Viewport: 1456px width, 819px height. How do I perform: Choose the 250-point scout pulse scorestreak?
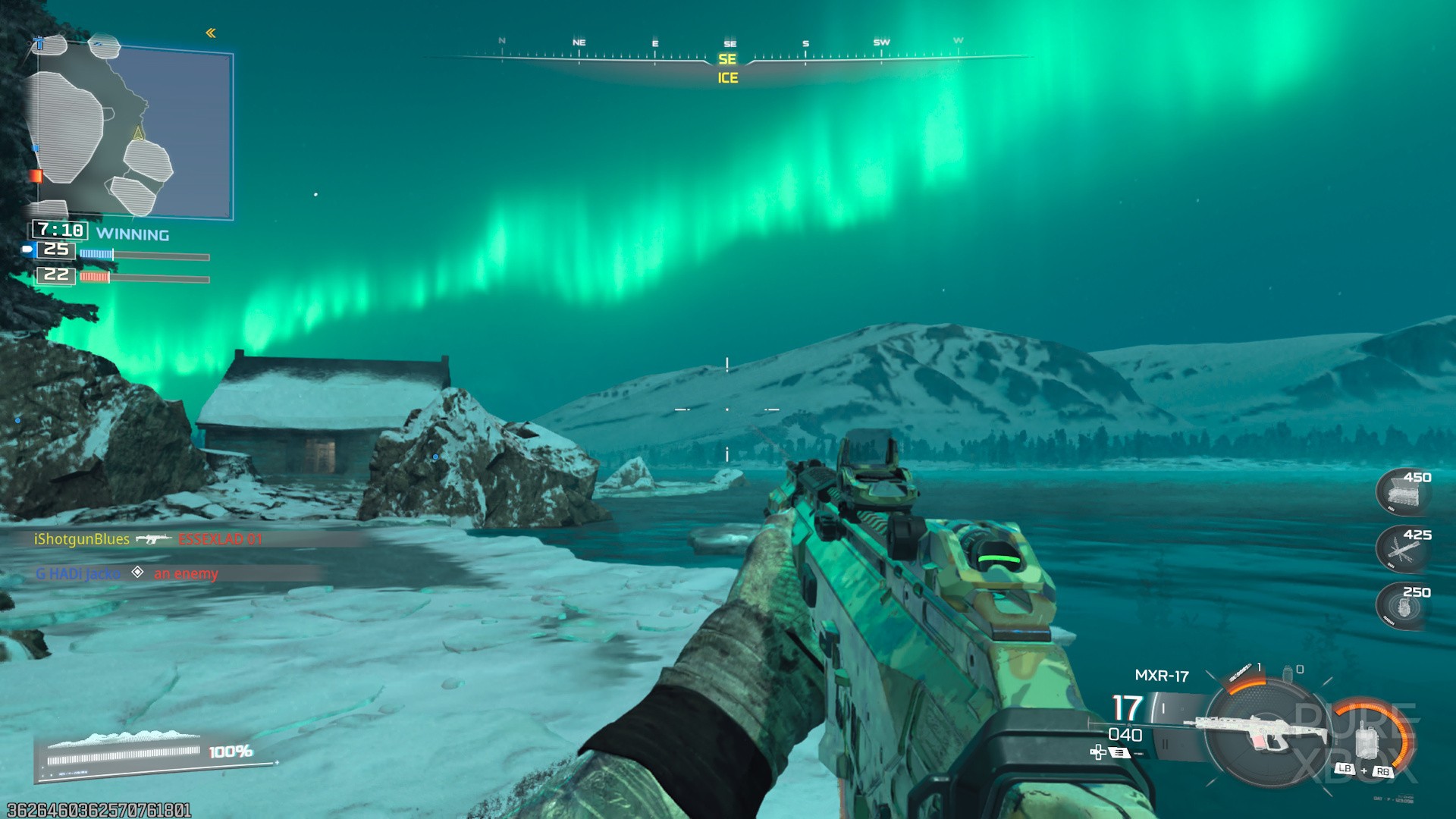tap(1402, 606)
